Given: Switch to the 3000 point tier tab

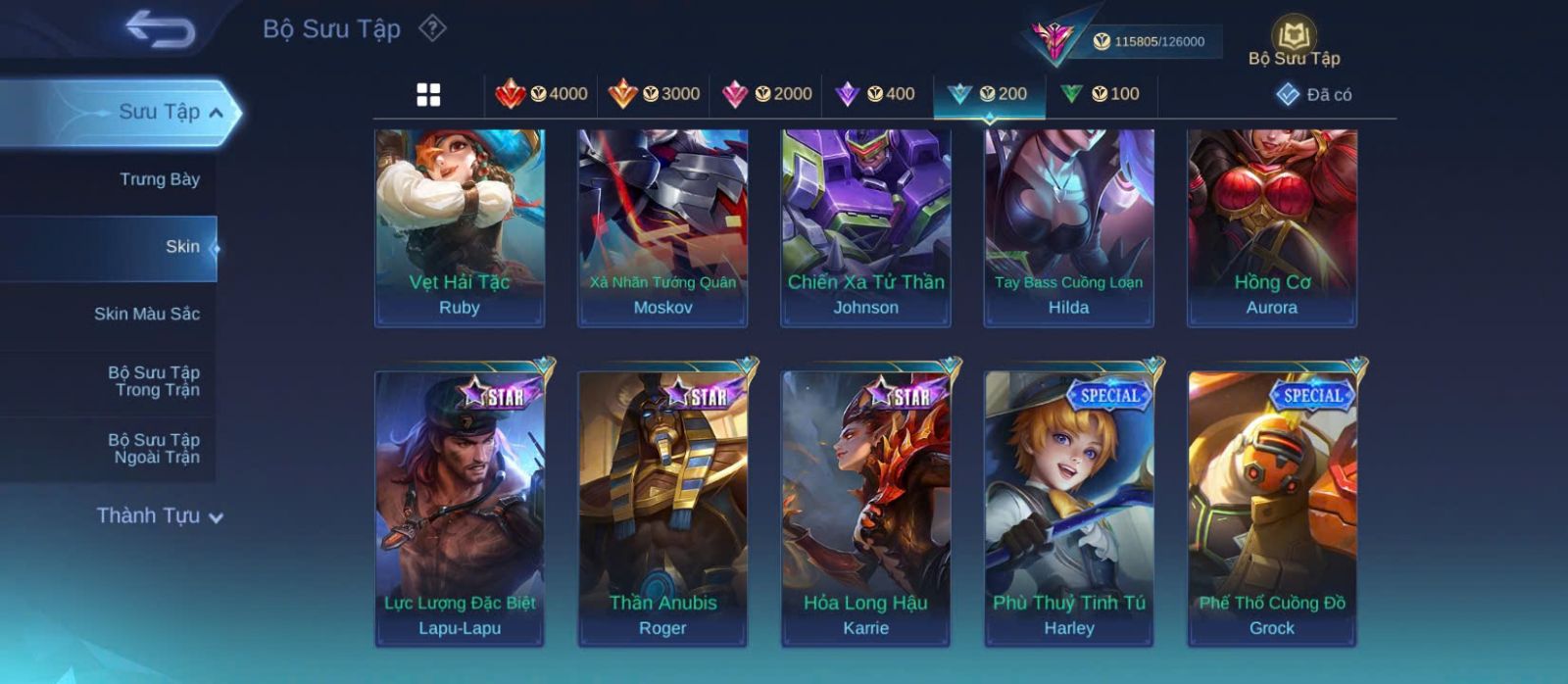Looking at the screenshot, I should tap(654, 94).
